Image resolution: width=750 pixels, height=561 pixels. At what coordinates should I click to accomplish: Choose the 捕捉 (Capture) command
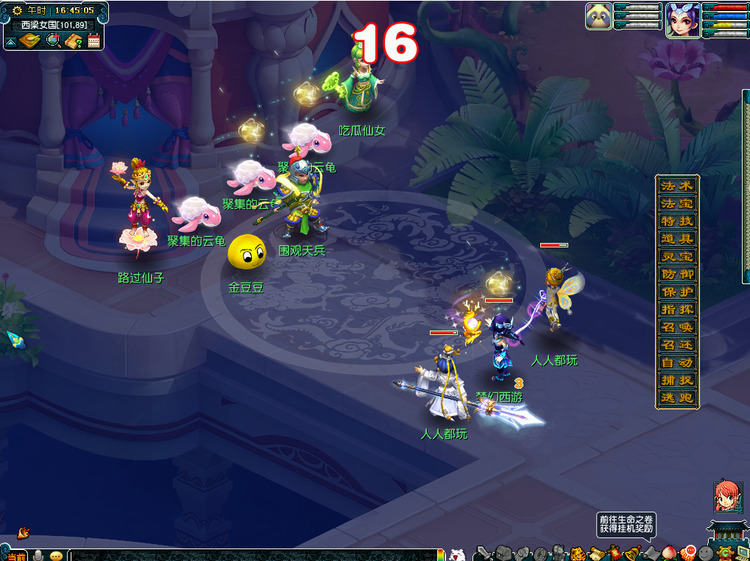677,378
